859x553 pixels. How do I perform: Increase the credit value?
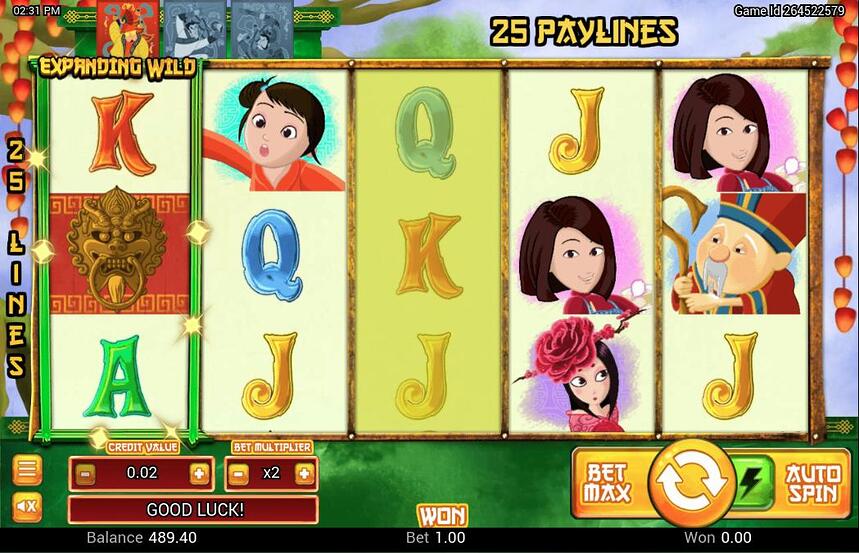[200, 473]
